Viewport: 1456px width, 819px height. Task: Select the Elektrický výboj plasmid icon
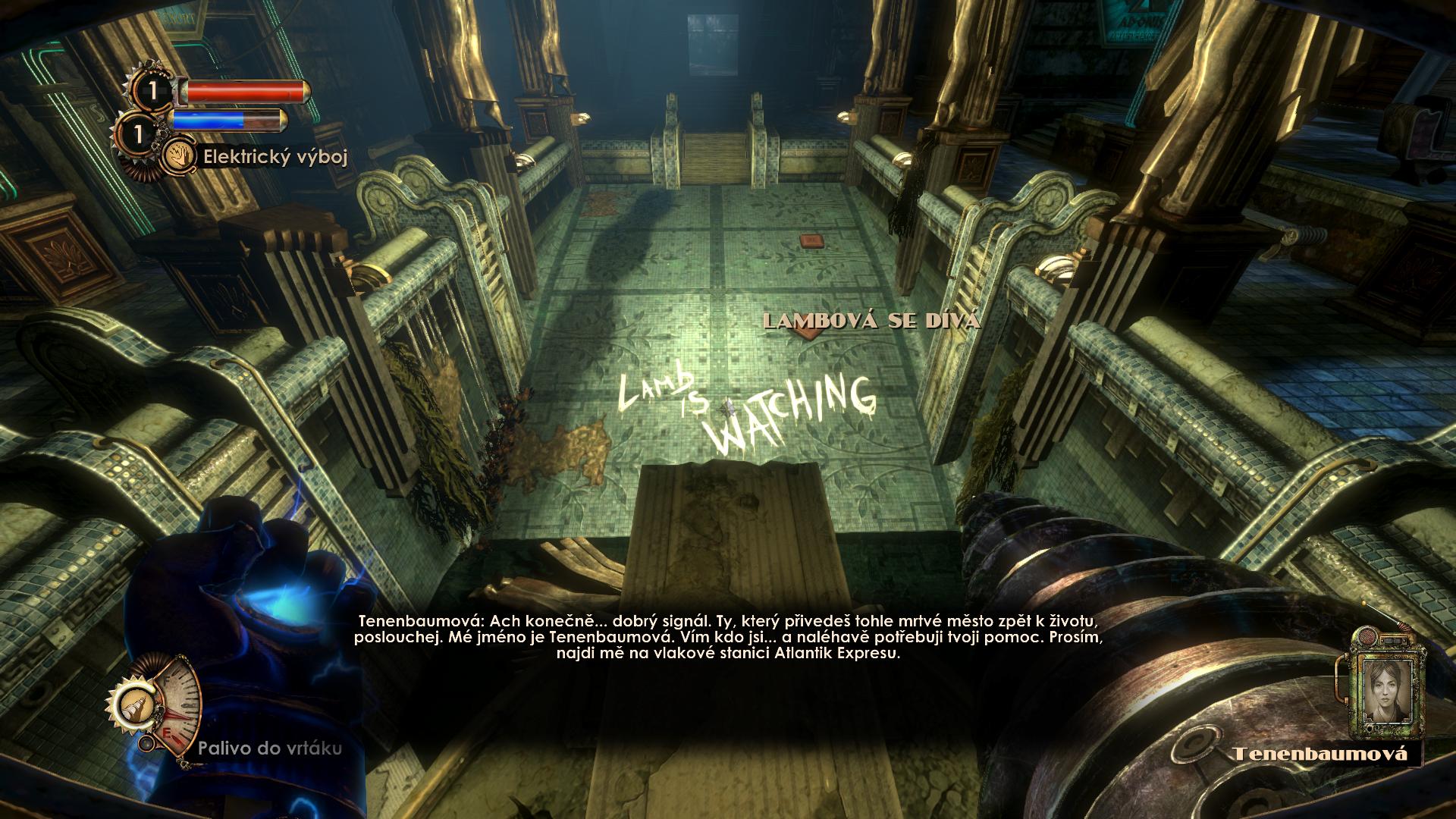179,155
